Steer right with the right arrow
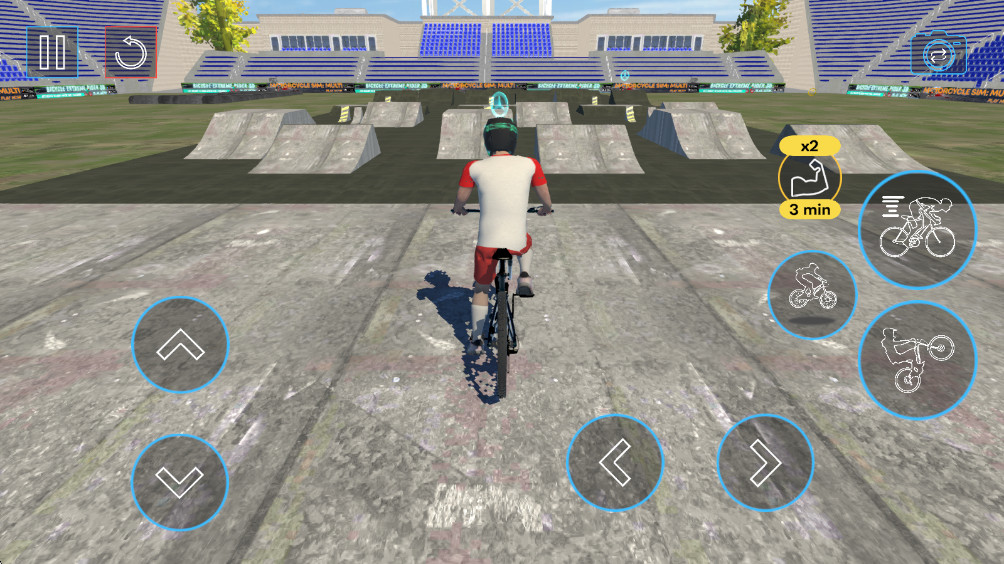1004x564 pixels. click(764, 462)
